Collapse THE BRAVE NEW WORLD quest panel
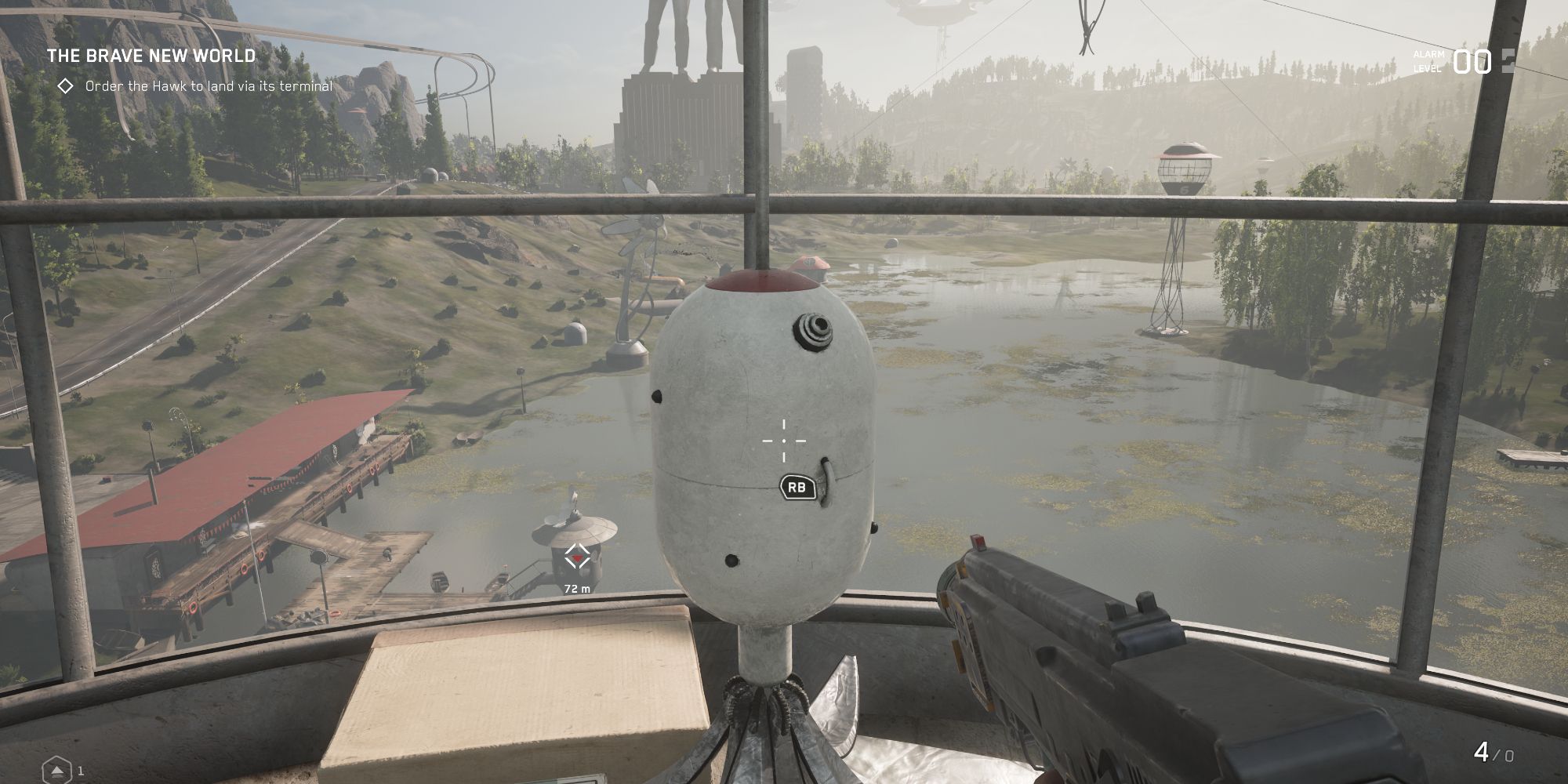This screenshot has height=784, width=1568. [x=151, y=56]
